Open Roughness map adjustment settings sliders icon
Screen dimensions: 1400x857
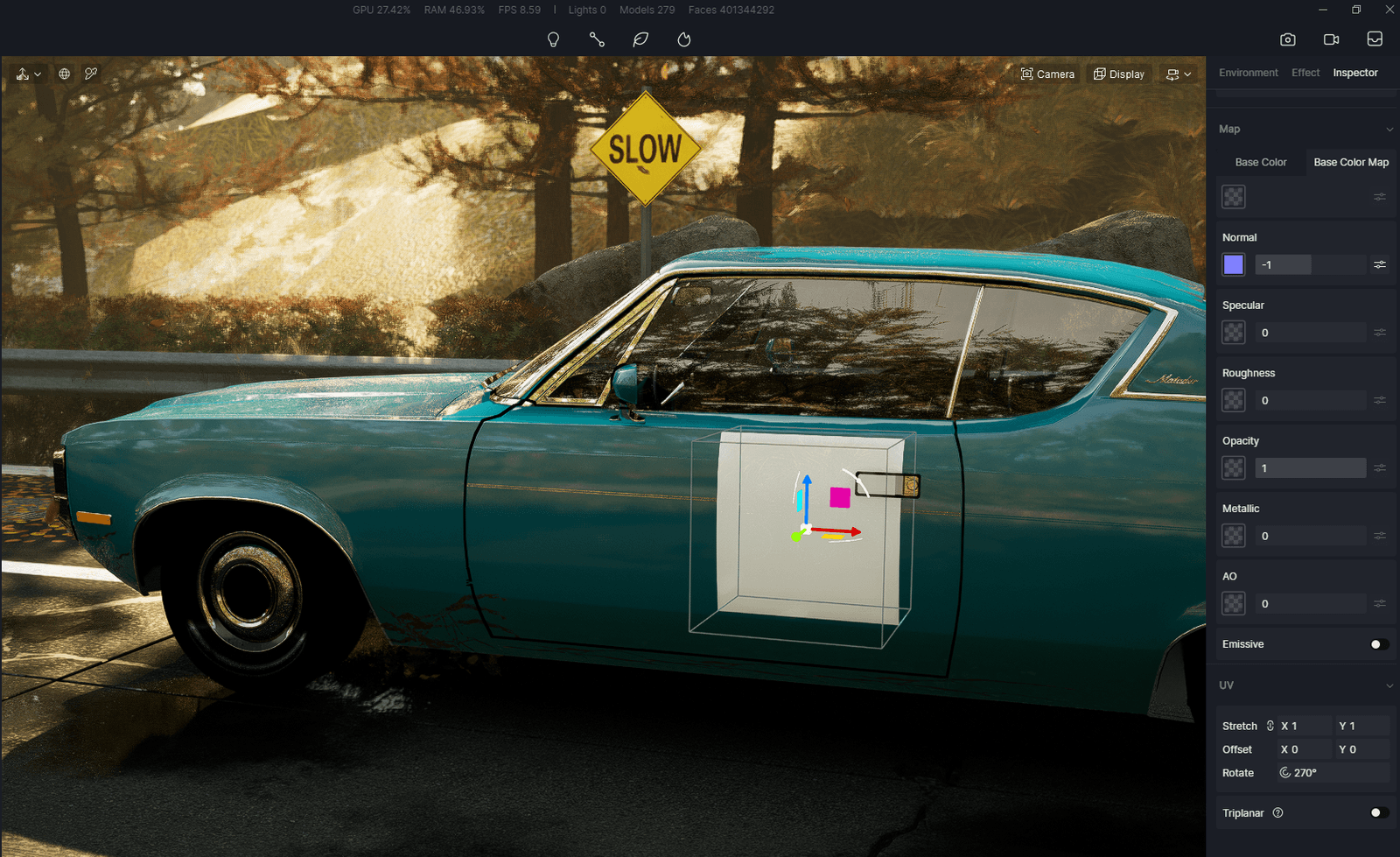1380,400
